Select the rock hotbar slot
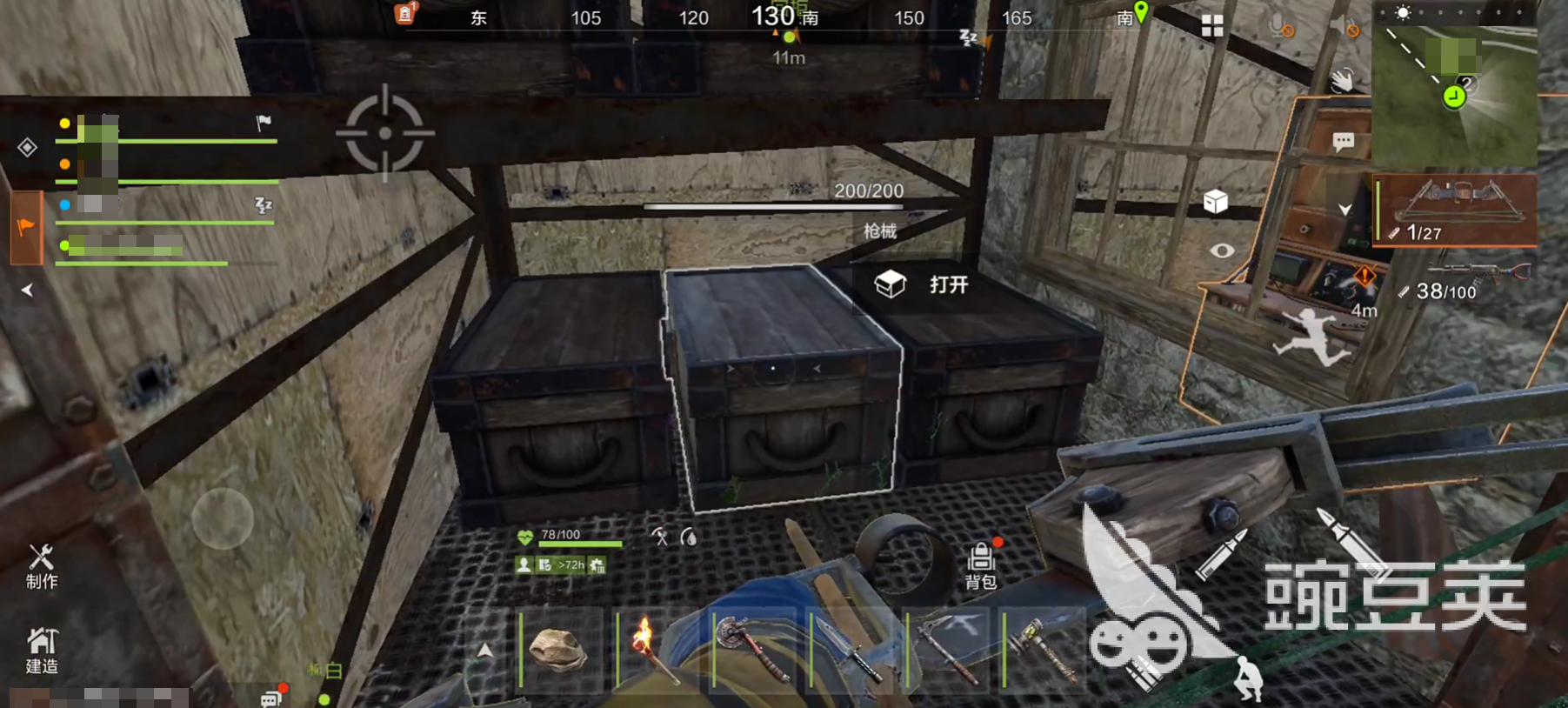The image size is (1568, 708). [x=559, y=650]
